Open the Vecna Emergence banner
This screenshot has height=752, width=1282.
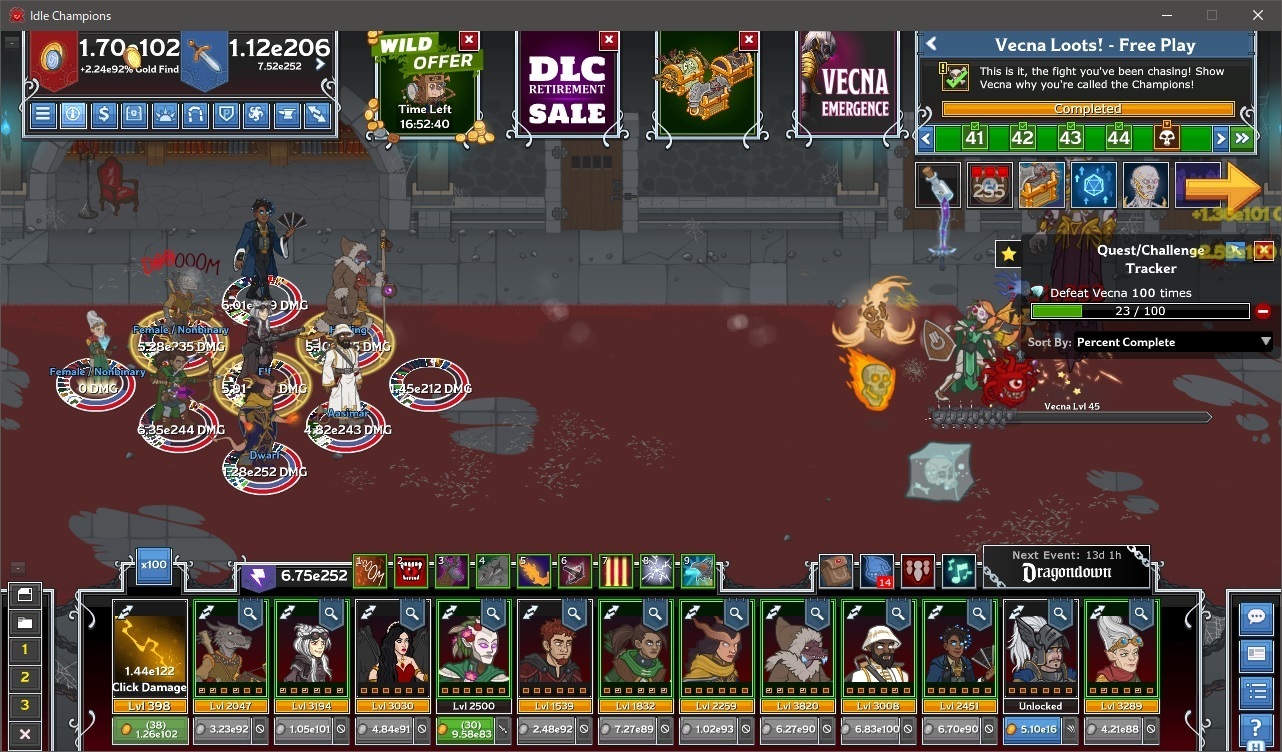point(853,88)
